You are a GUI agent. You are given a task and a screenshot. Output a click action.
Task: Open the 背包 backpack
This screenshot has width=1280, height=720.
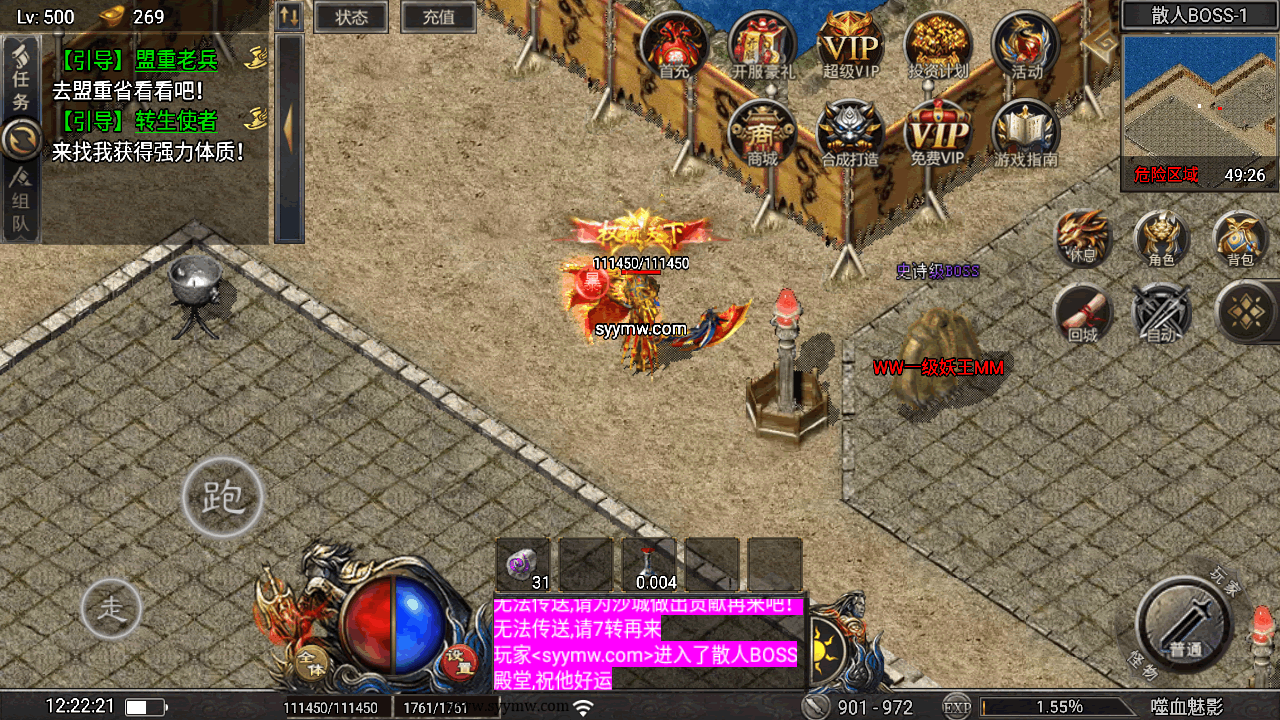coord(1240,238)
